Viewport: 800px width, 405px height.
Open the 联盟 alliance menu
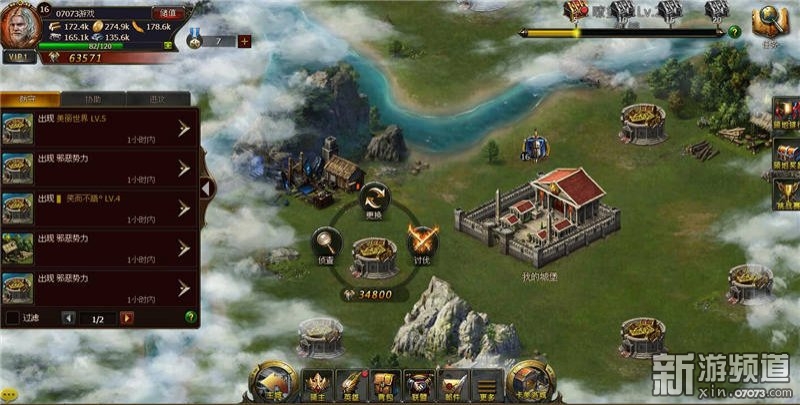point(421,384)
